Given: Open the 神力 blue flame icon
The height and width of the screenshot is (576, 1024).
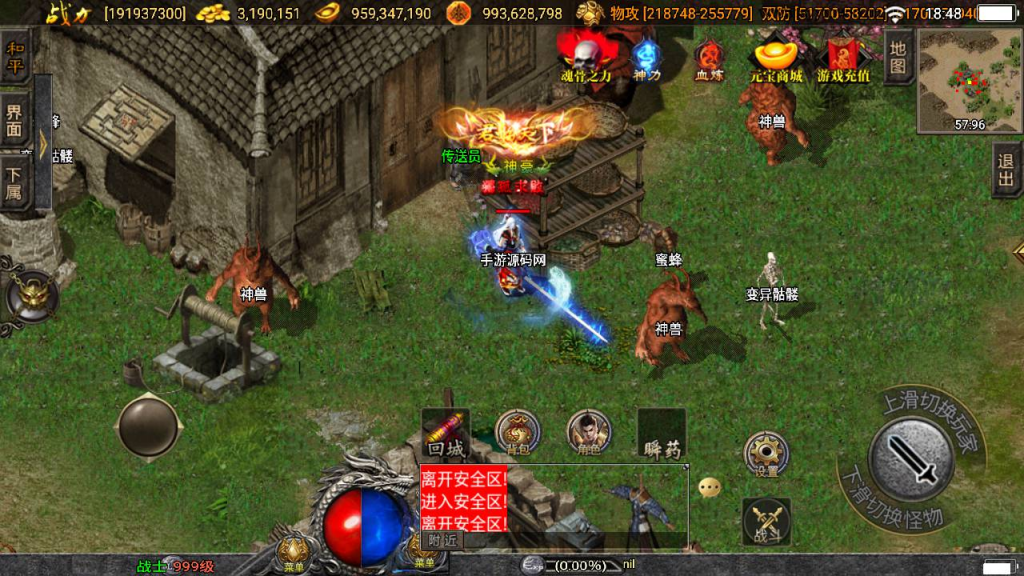Looking at the screenshot, I should (646, 58).
